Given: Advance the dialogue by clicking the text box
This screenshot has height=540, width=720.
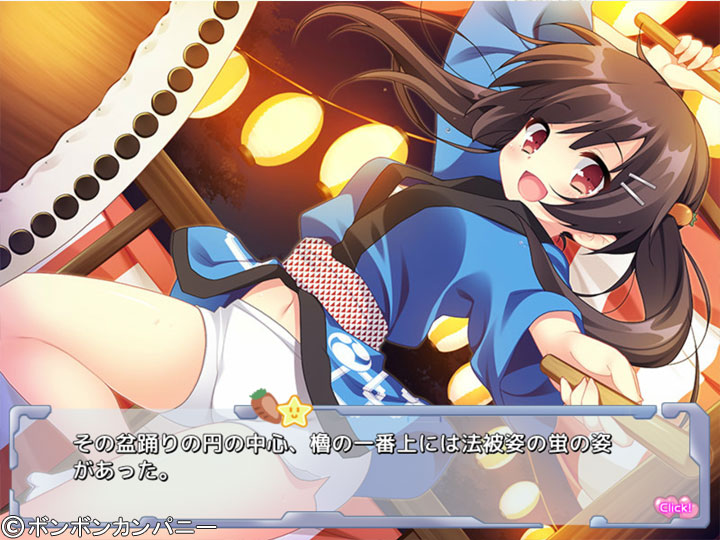Looking at the screenshot, I should point(360,460).
